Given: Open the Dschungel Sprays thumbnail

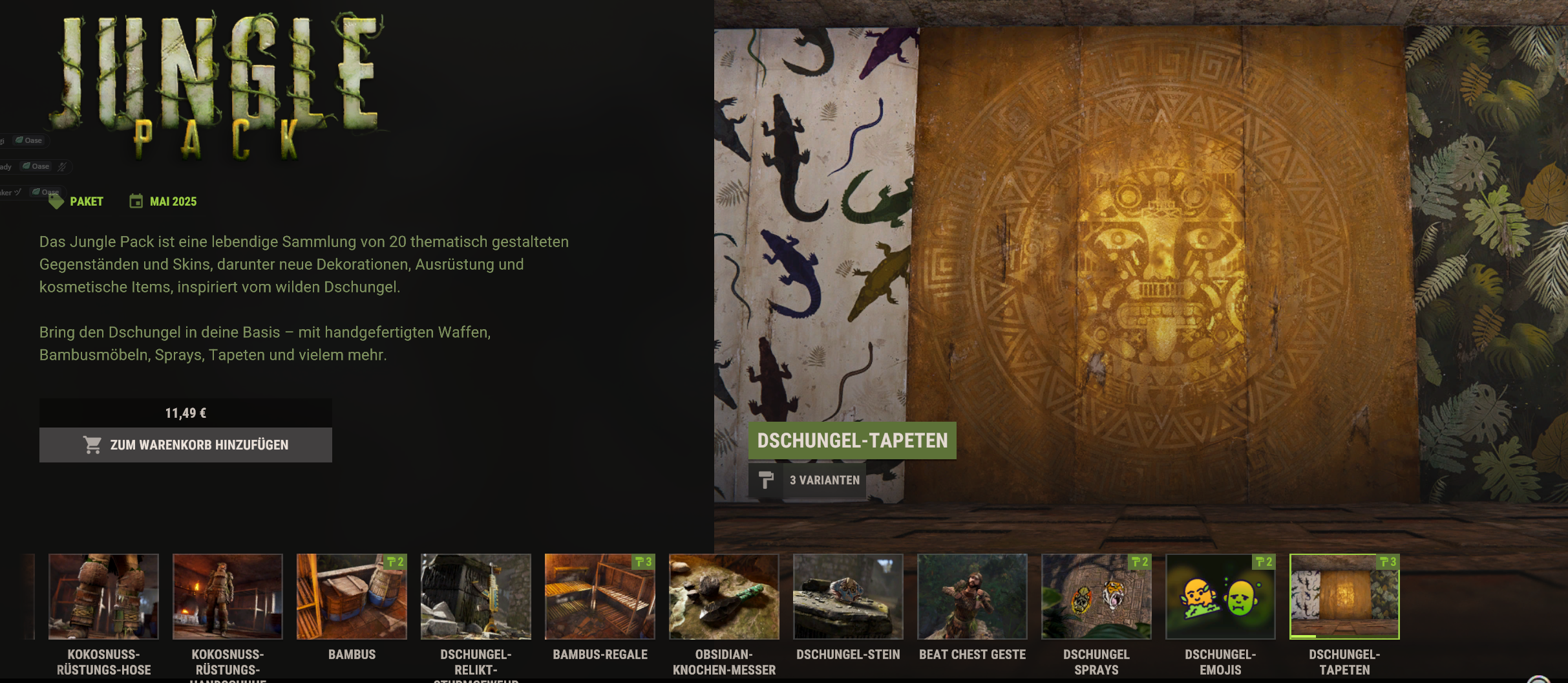Looking at the screenshot, I should pyautogui.click(x=1096, y=596).
